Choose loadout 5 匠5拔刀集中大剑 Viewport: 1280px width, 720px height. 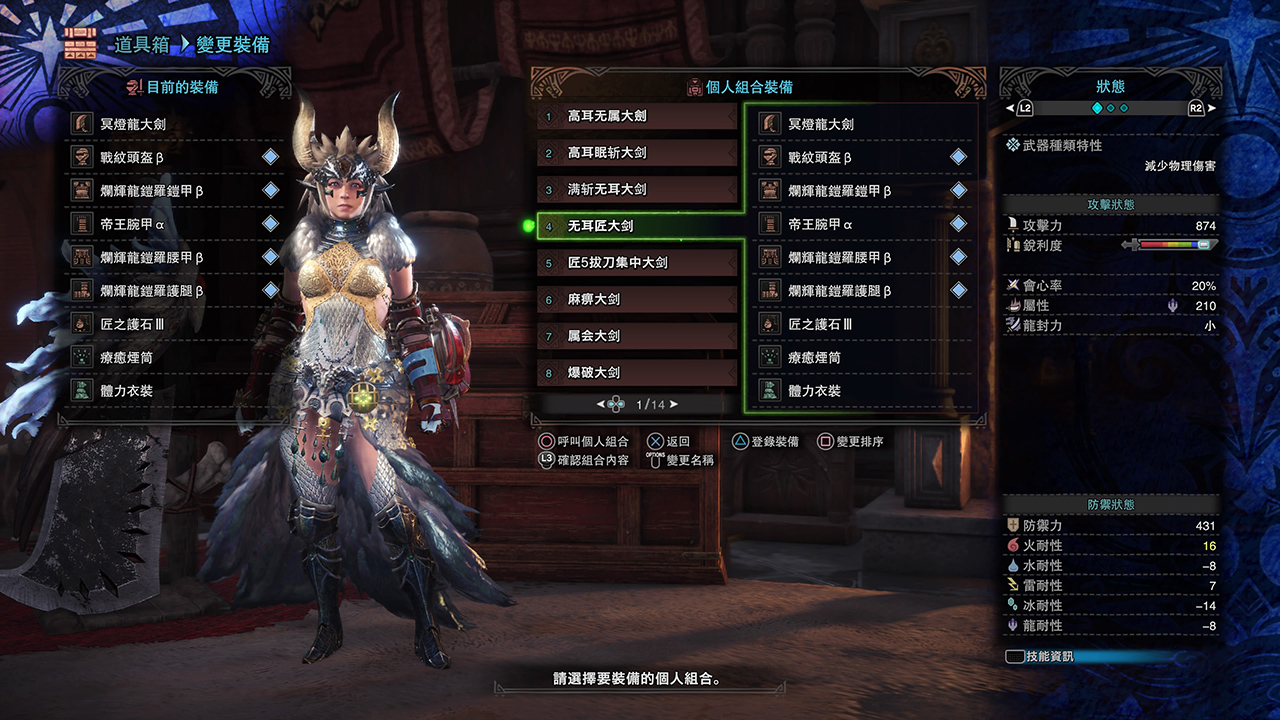[x=637, y=263]
